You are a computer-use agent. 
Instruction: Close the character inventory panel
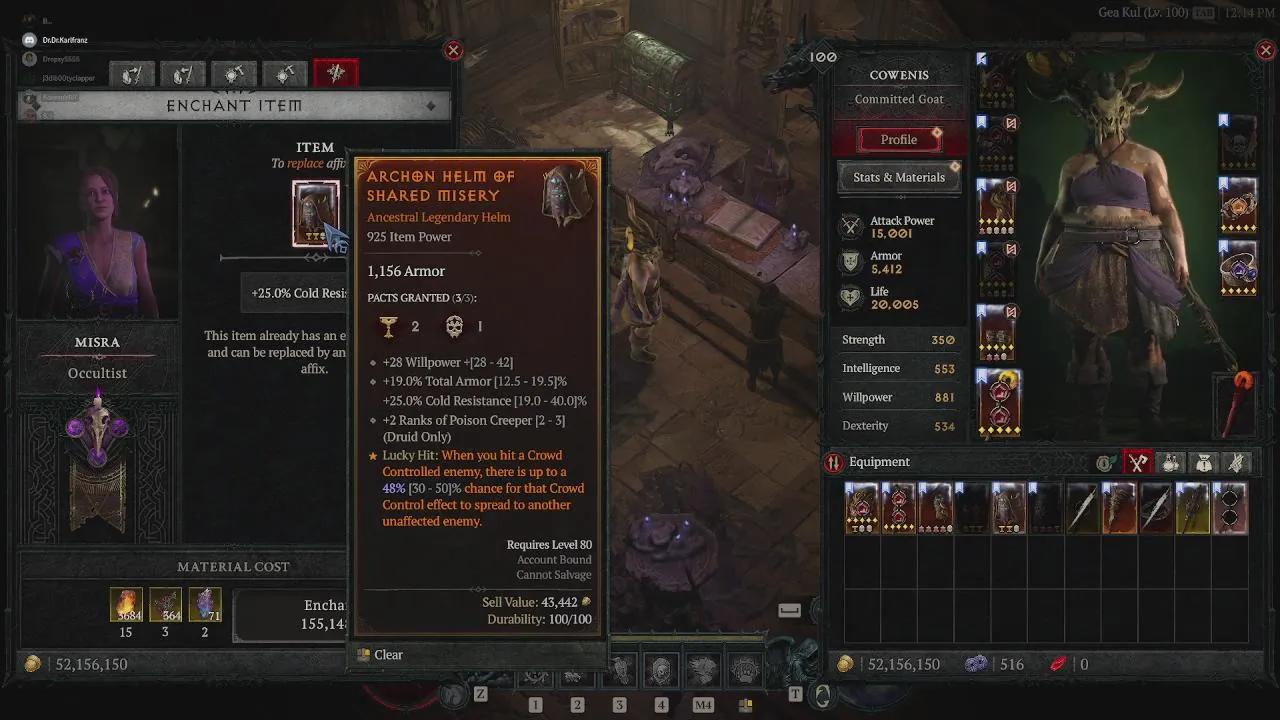coord(1265,50)
